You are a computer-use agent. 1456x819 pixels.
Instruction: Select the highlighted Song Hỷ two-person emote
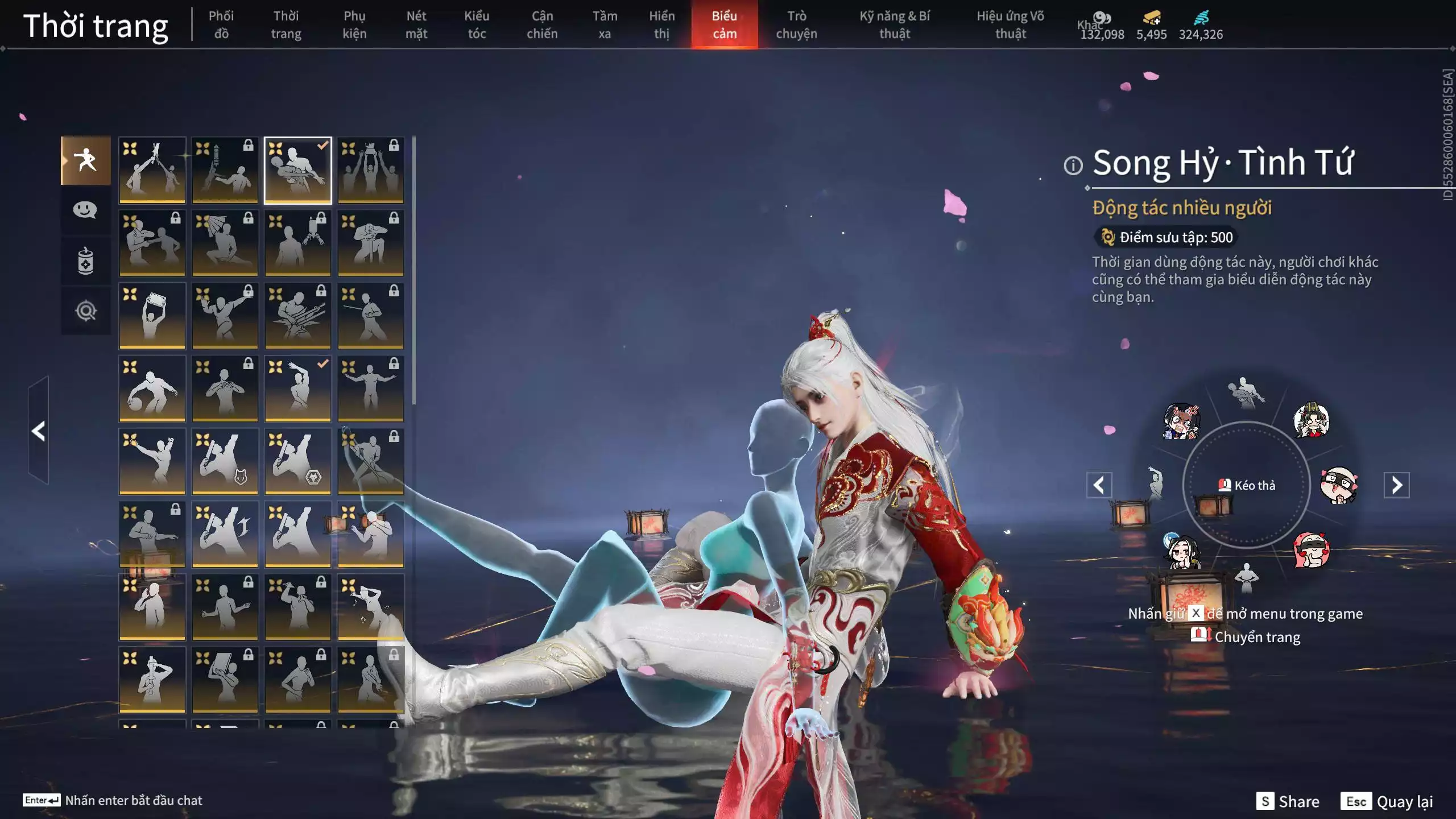(297, 170)
